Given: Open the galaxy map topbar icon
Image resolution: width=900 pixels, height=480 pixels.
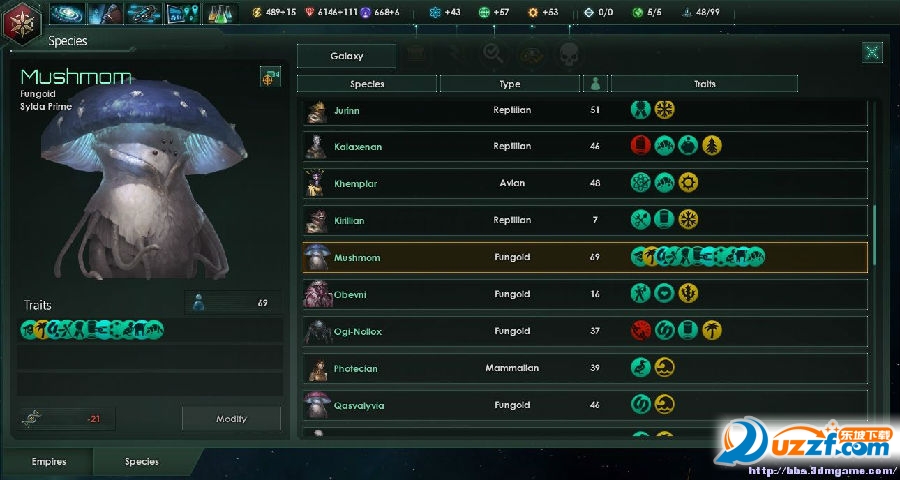Looking at the screenshot, I should point(67,13).
